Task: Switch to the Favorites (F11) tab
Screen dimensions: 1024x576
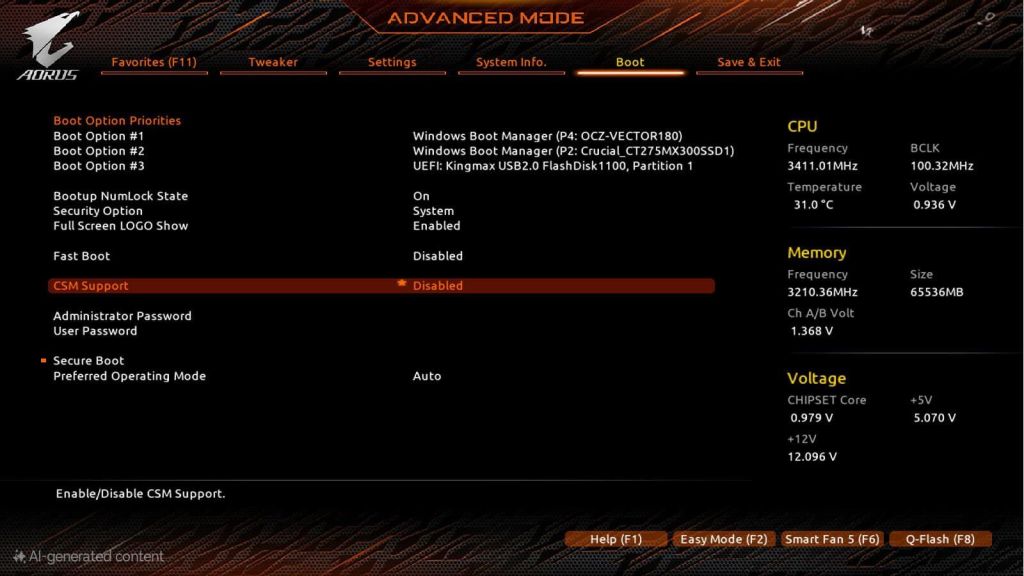Action: coord(154,62)
